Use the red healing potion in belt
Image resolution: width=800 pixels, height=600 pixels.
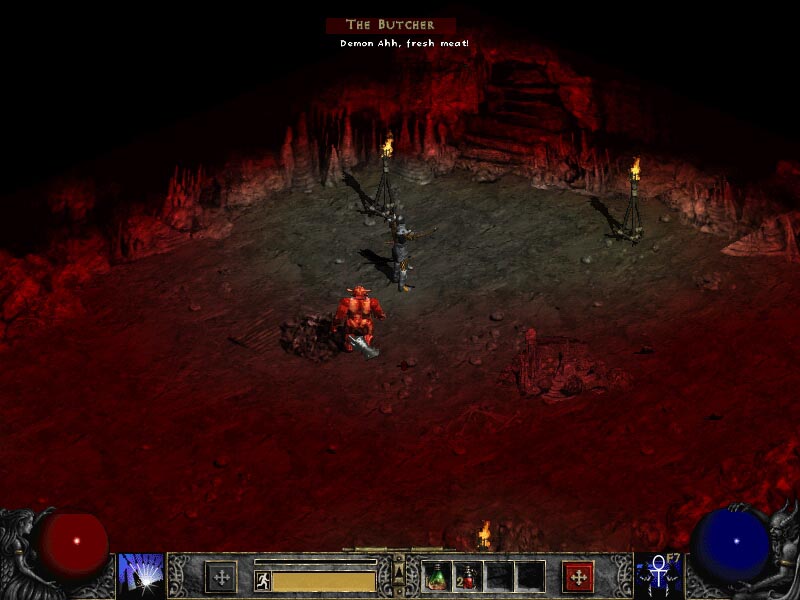[x=468, y=577]
